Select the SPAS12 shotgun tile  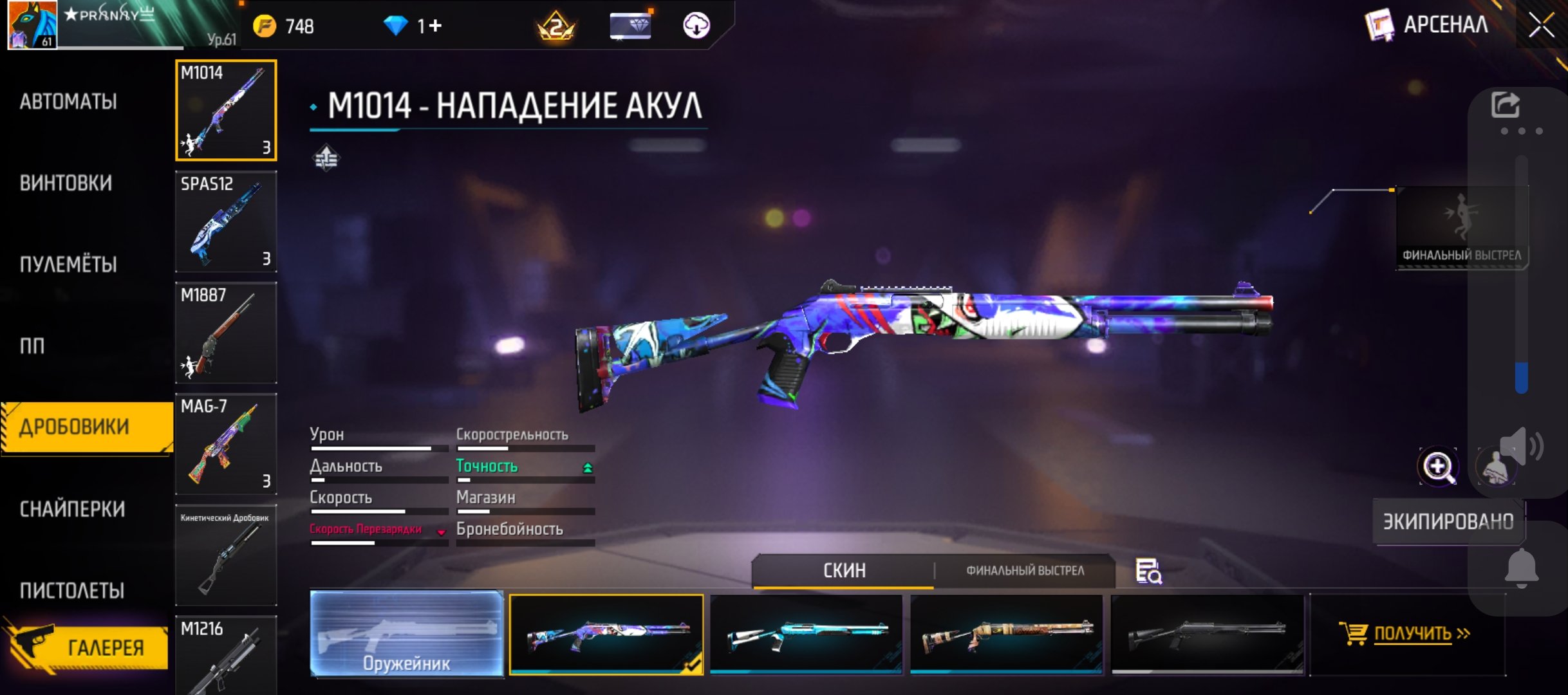click(226, 221)
